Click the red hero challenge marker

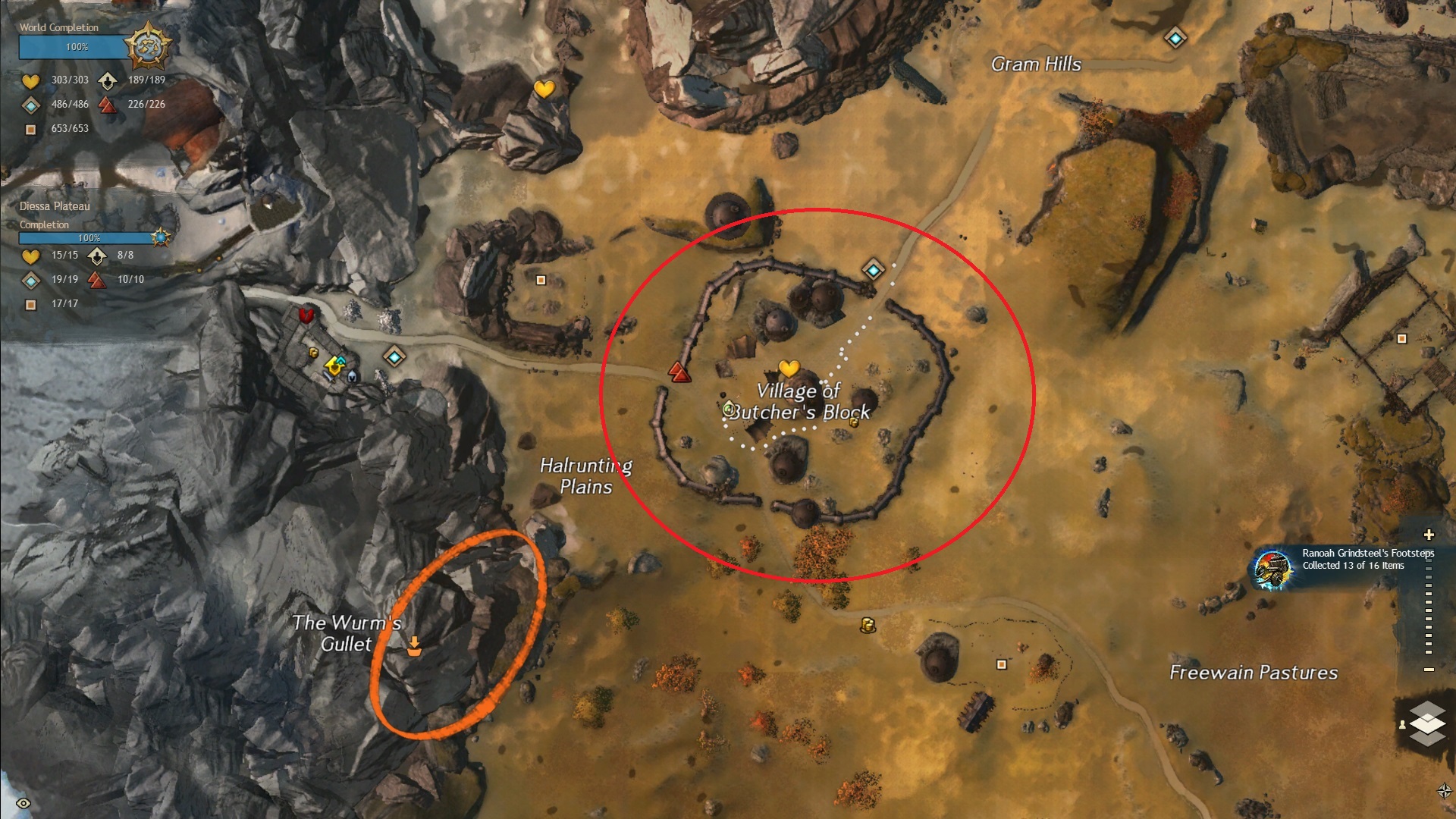[x=679, y=372]
